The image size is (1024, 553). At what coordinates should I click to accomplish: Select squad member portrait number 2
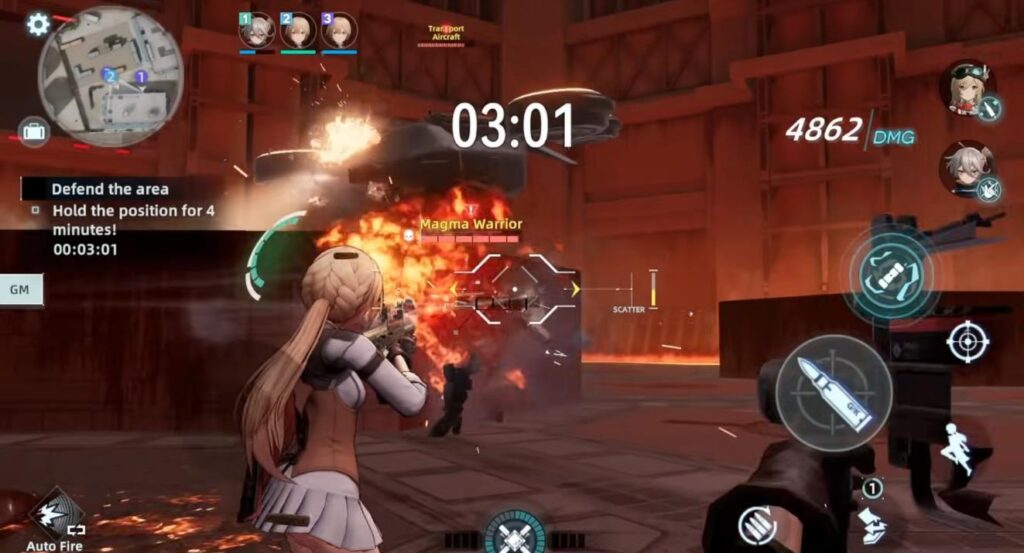click(298, 30)
